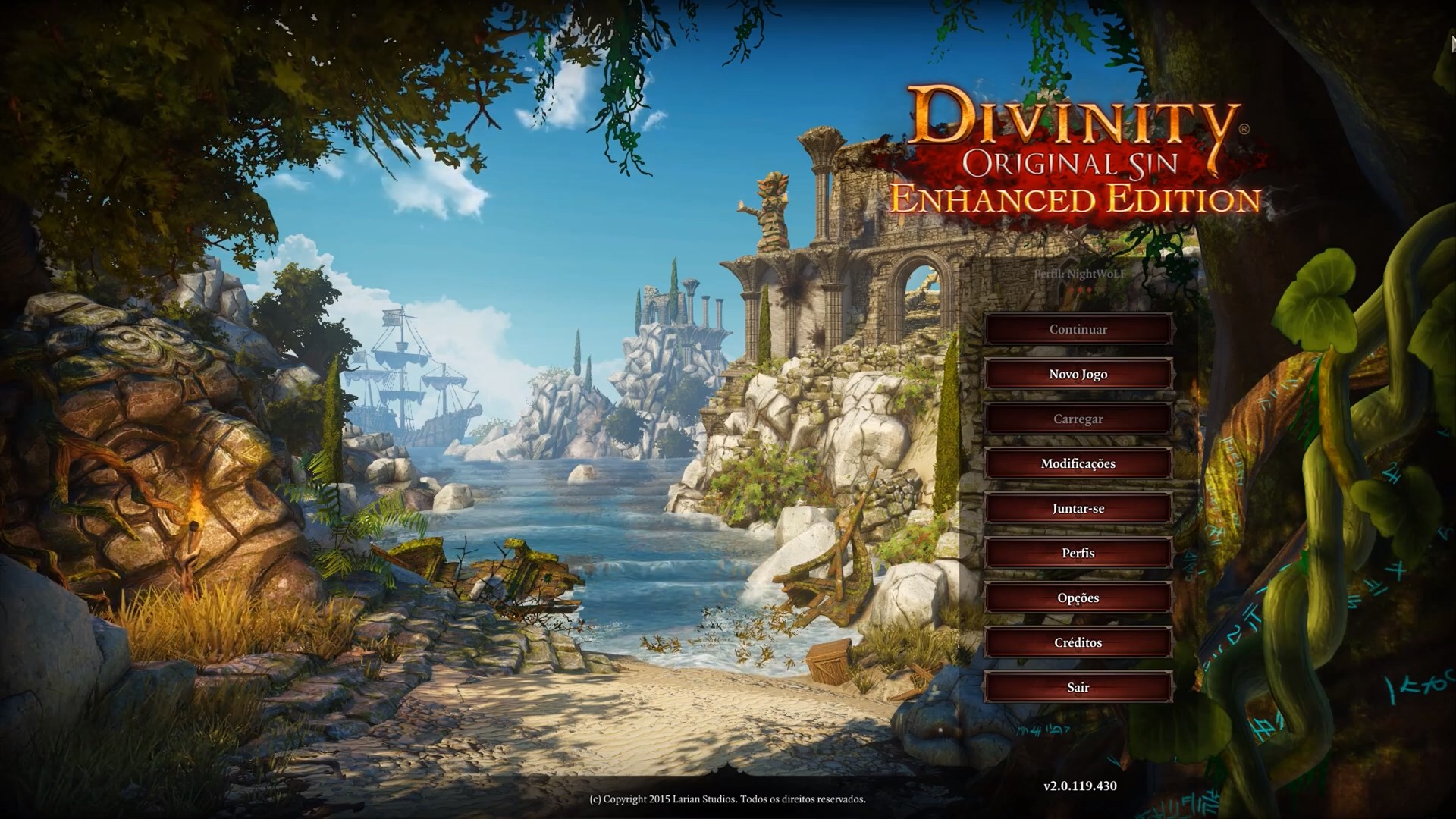Quit the game with Sair
Viewport: 1456px width, 819px height.
tap(1078, 687)
